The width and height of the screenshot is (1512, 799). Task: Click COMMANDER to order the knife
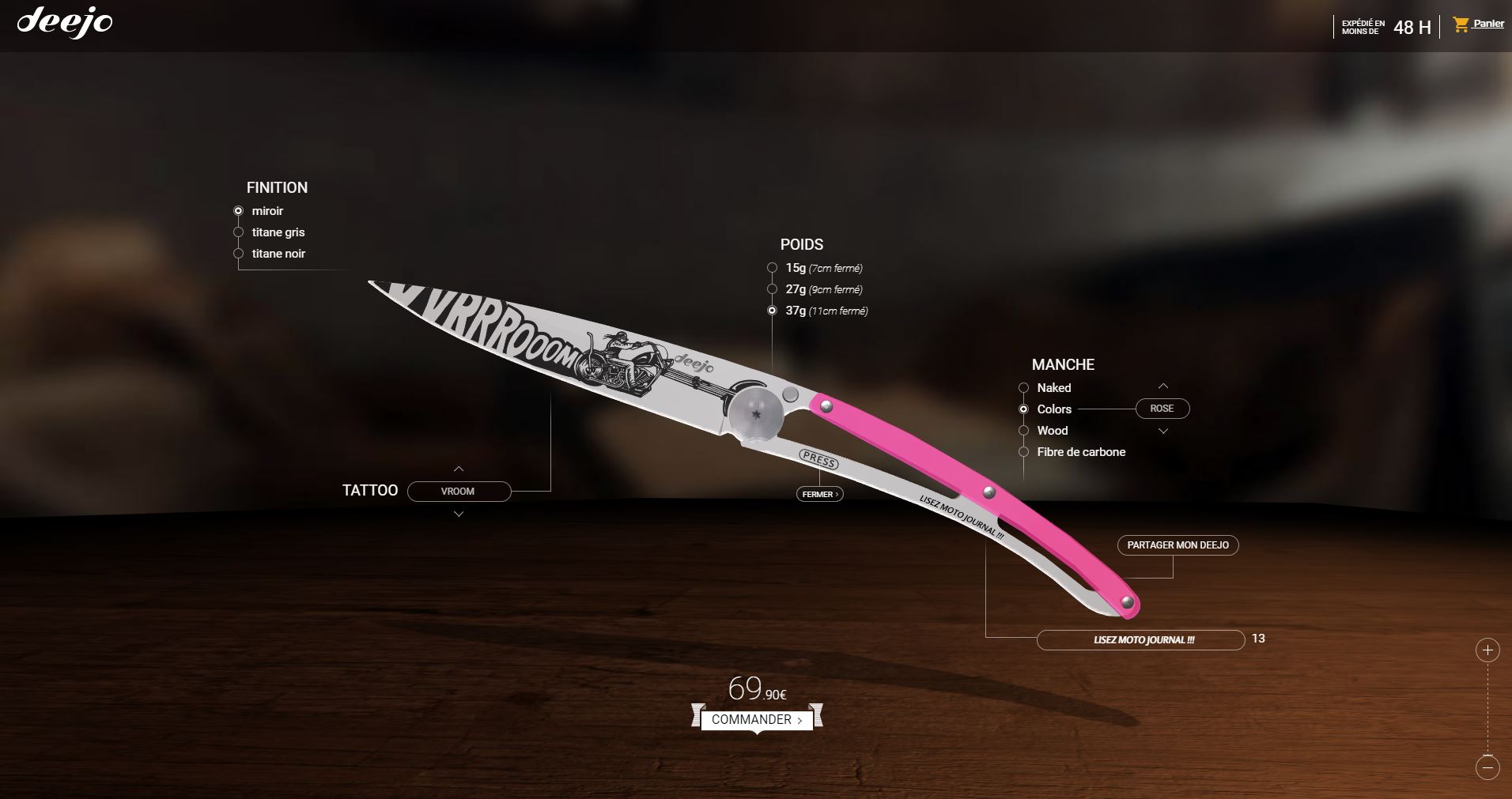click(757, 720)
